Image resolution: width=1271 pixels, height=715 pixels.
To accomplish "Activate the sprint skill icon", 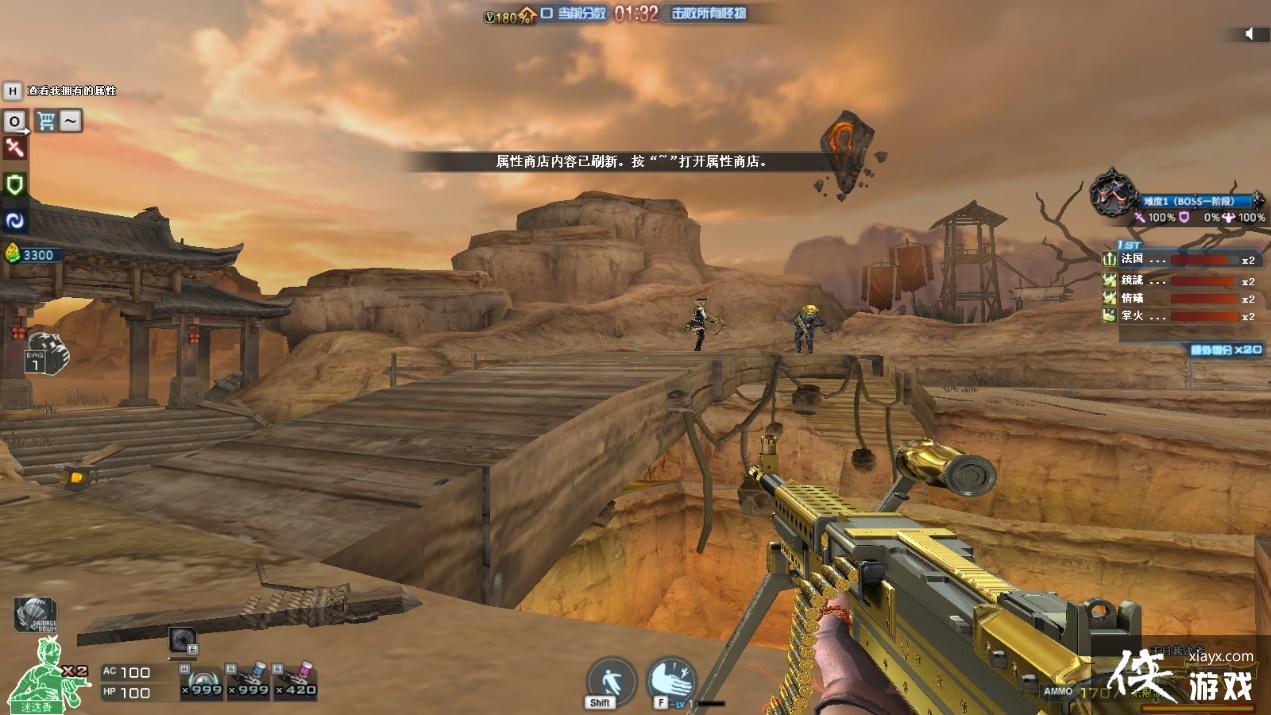I will tap(610, 681).
